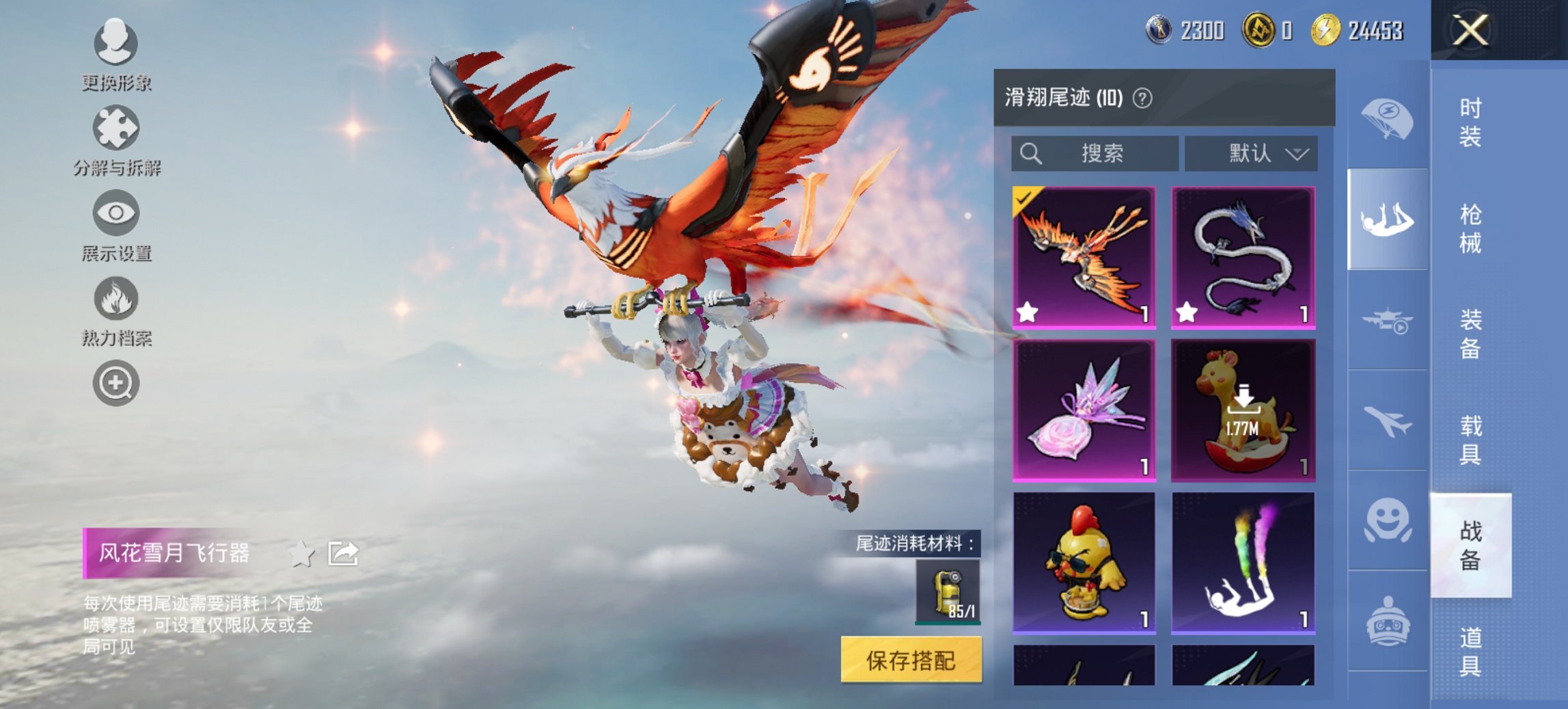
Task: View the 热力档案 heat profile
Action: point(115,299)
